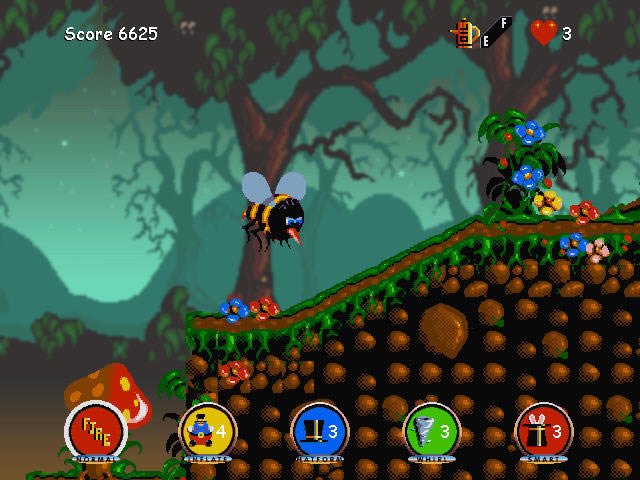Activate the green Whirl tornado ability

pyautogui.click(x=432, y=431)
